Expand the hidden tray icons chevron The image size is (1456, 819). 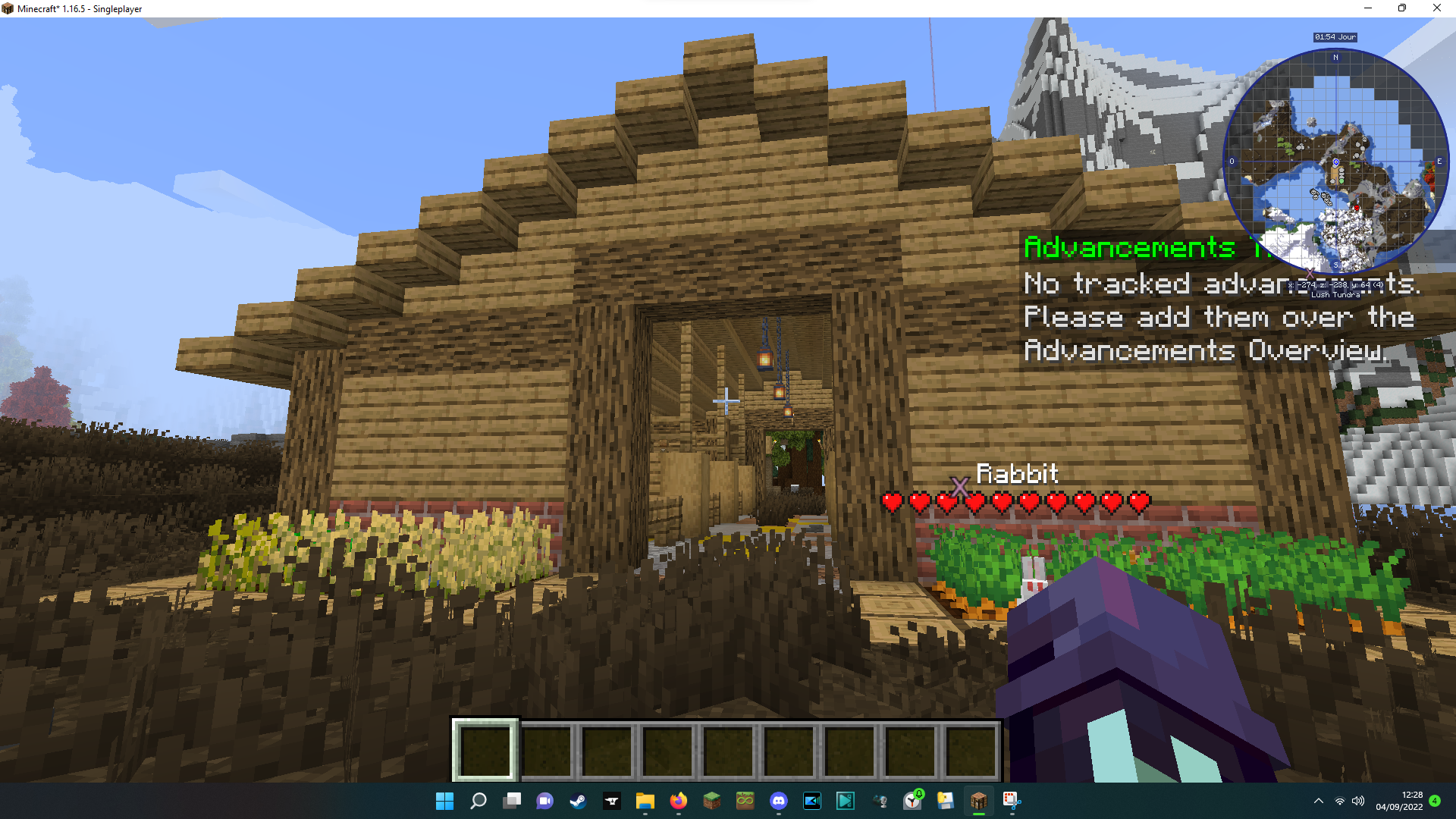click(x=1318, y=802)
